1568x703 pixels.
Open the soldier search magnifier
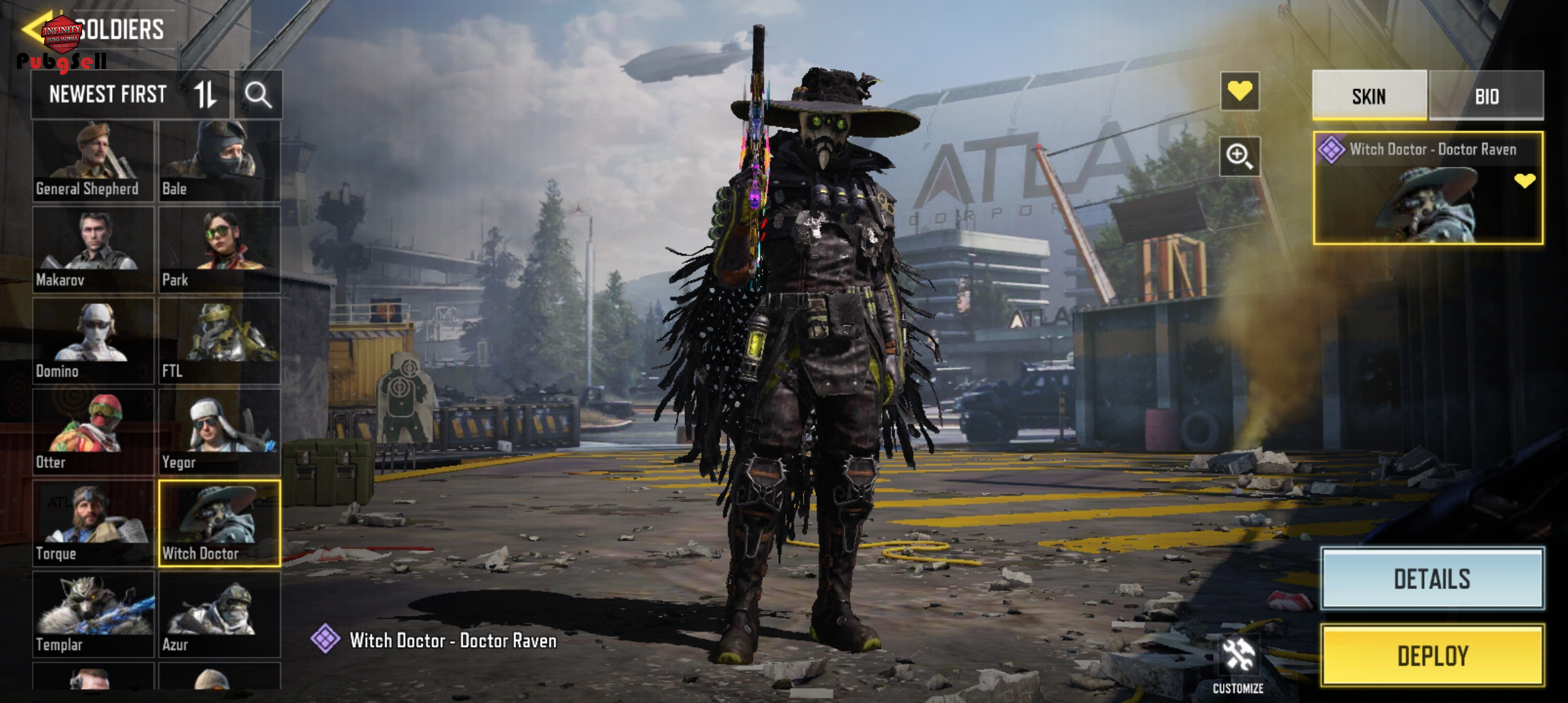pyautogui.click(x=259, y=95)
